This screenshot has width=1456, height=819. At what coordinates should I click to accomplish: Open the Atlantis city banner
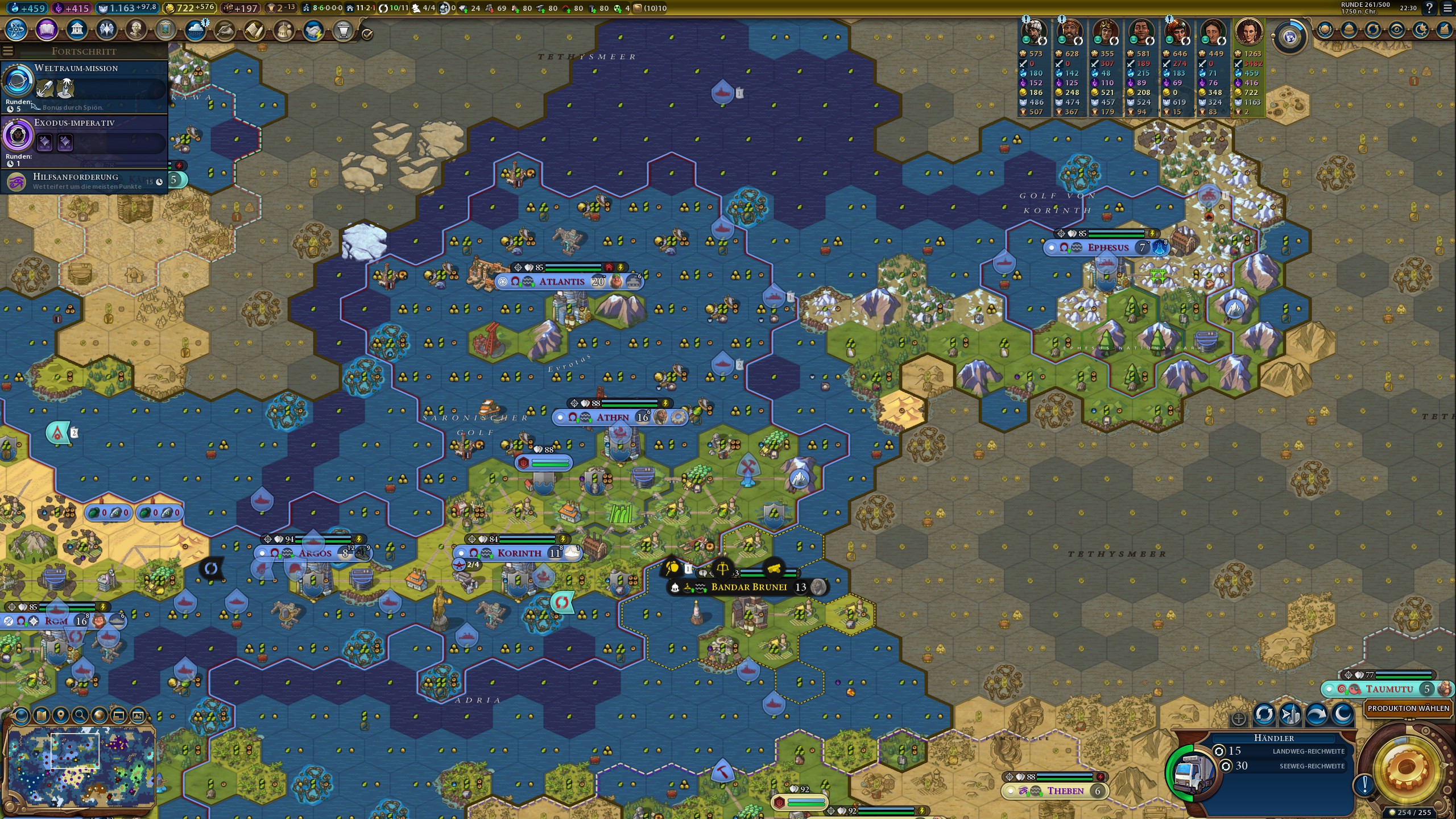(562, 282)
